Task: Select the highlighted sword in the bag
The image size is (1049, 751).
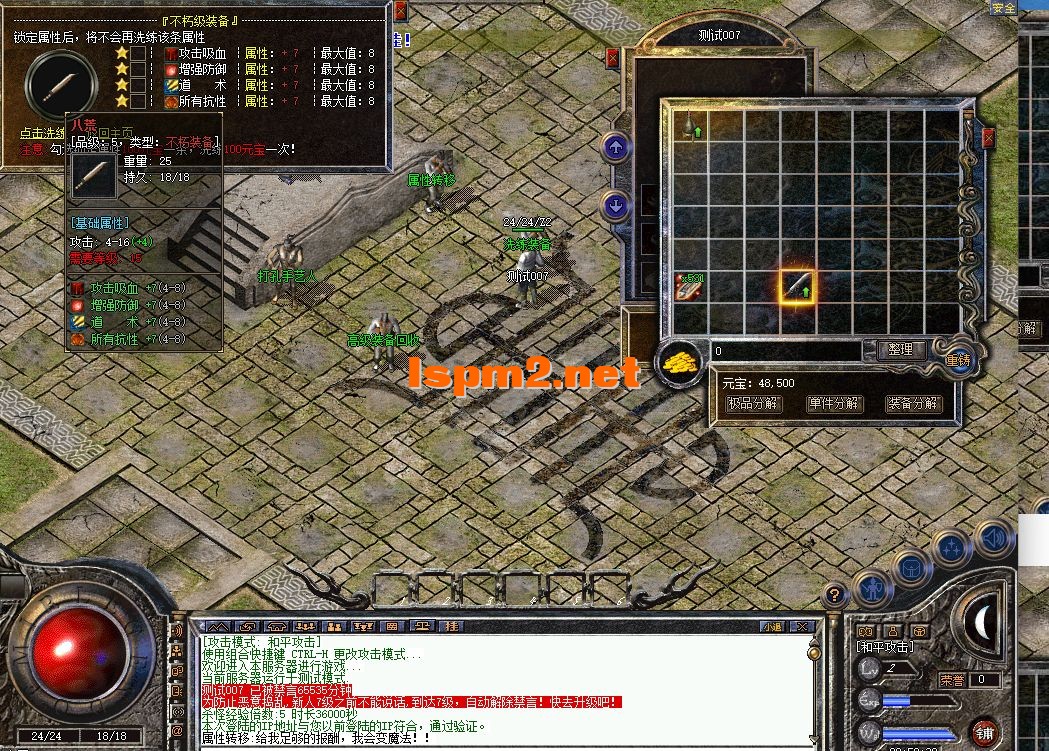Action: pos(797,287)
